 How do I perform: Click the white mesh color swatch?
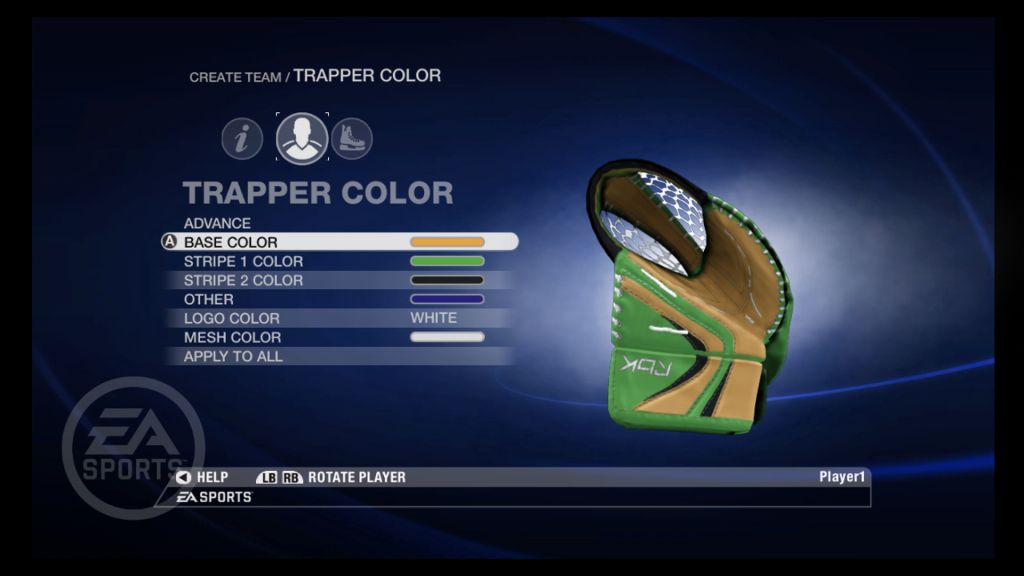(447, 337)
